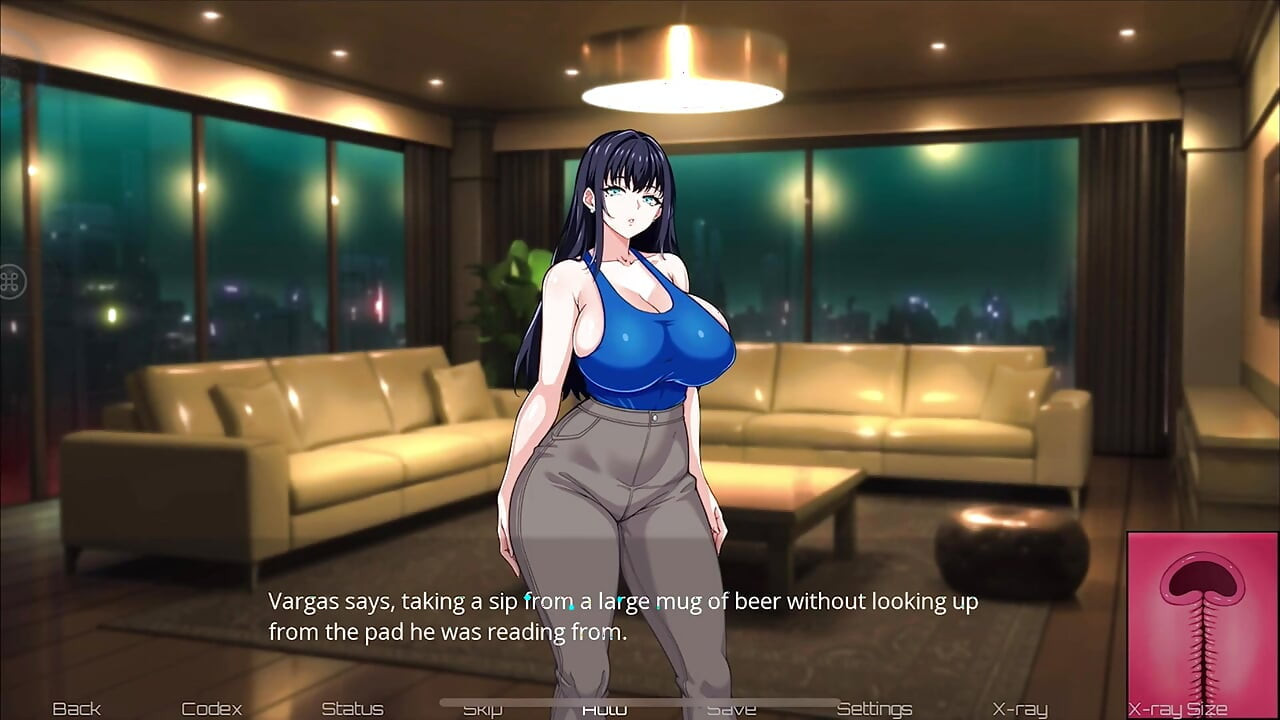Select the highlighted Auto menu item
The width and height of the screenshot is (1280, 720).
(605, 708)
